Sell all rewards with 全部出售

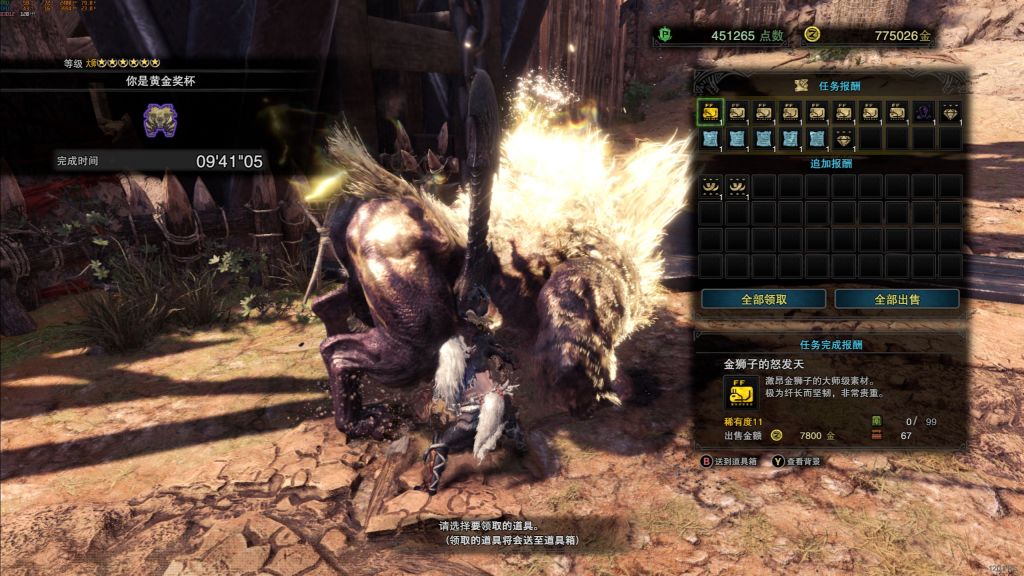pos(897,299)
